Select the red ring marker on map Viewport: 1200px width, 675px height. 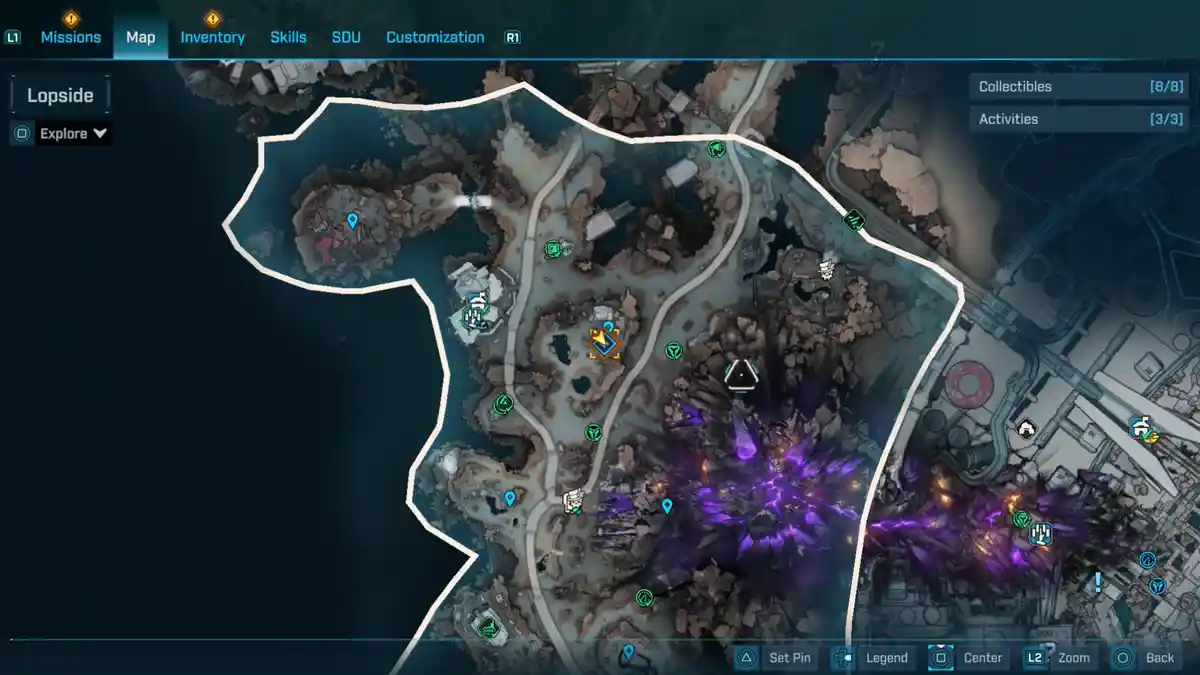tap(967, 381)
